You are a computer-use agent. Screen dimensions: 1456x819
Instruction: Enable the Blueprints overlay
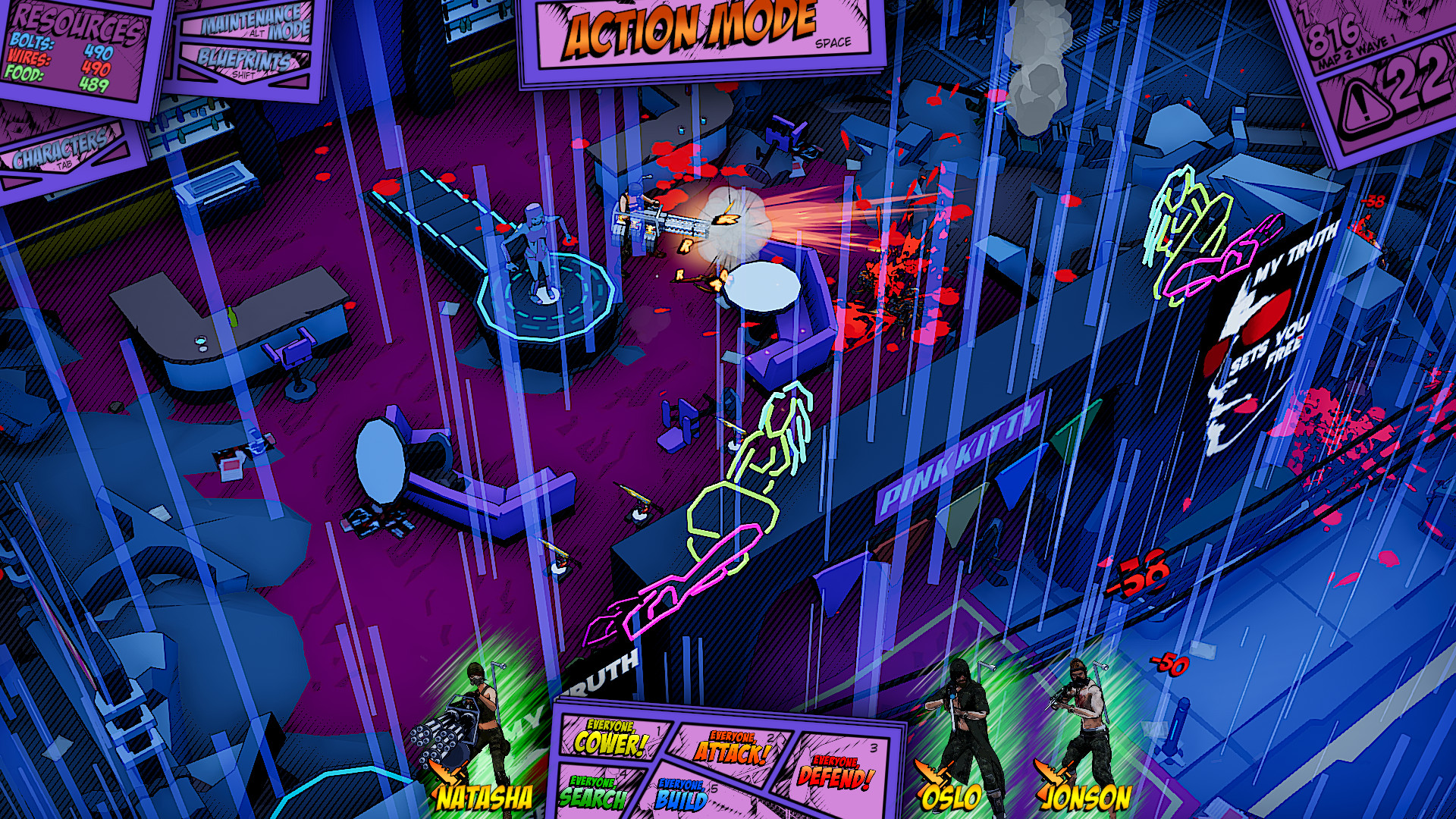(x=243, y=61)
